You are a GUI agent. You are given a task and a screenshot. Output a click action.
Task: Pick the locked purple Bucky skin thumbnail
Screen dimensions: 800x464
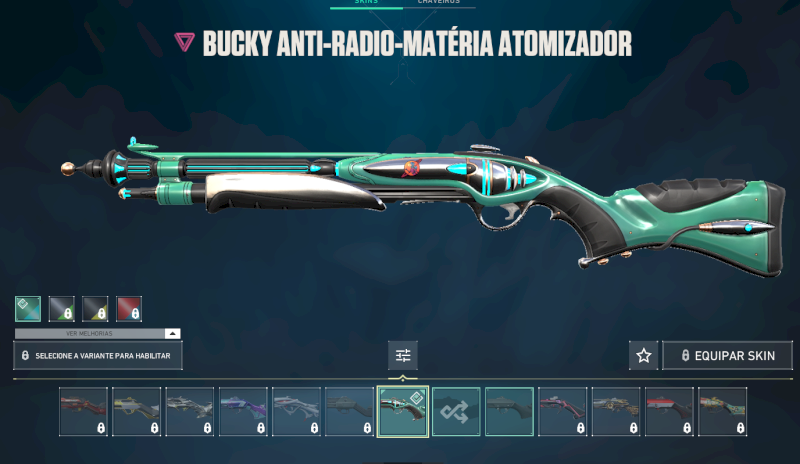pyautogui.click(x=243, y=411)
